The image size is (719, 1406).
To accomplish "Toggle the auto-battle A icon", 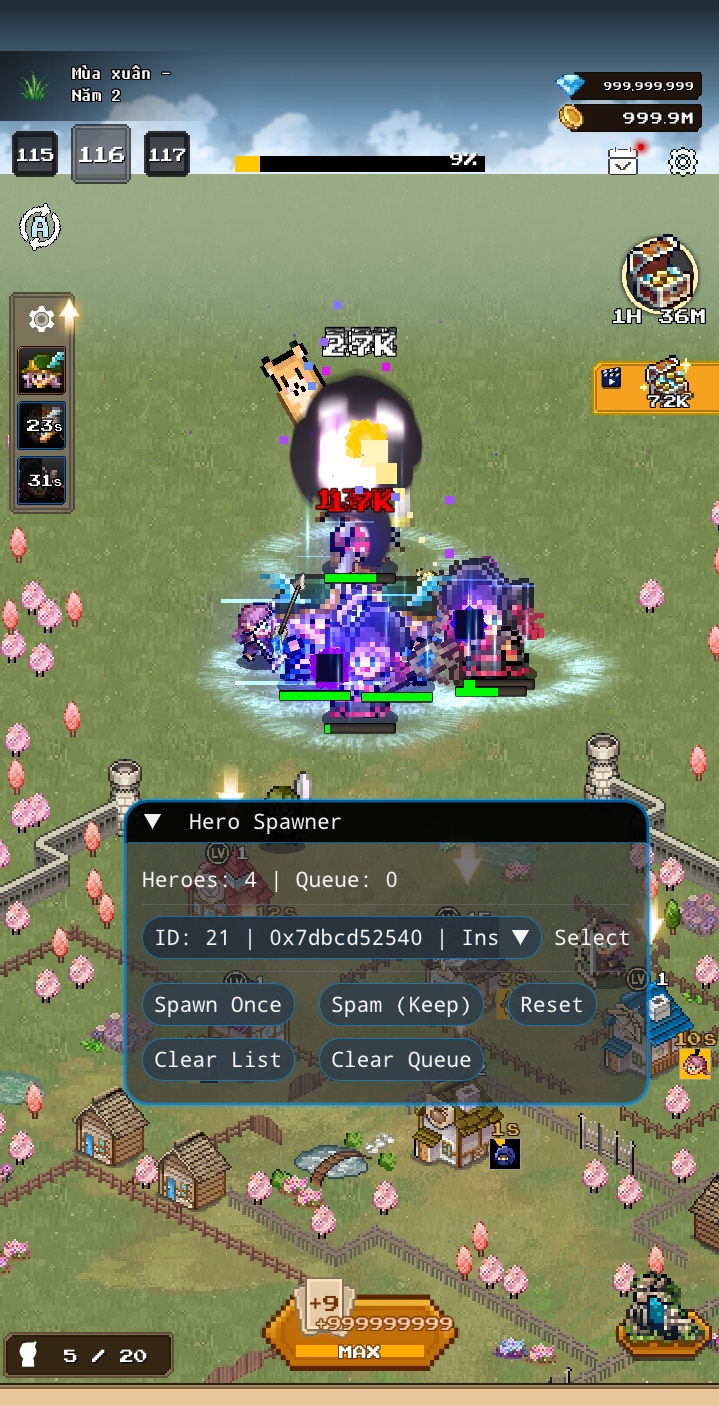I will click(x=40, y=227).
